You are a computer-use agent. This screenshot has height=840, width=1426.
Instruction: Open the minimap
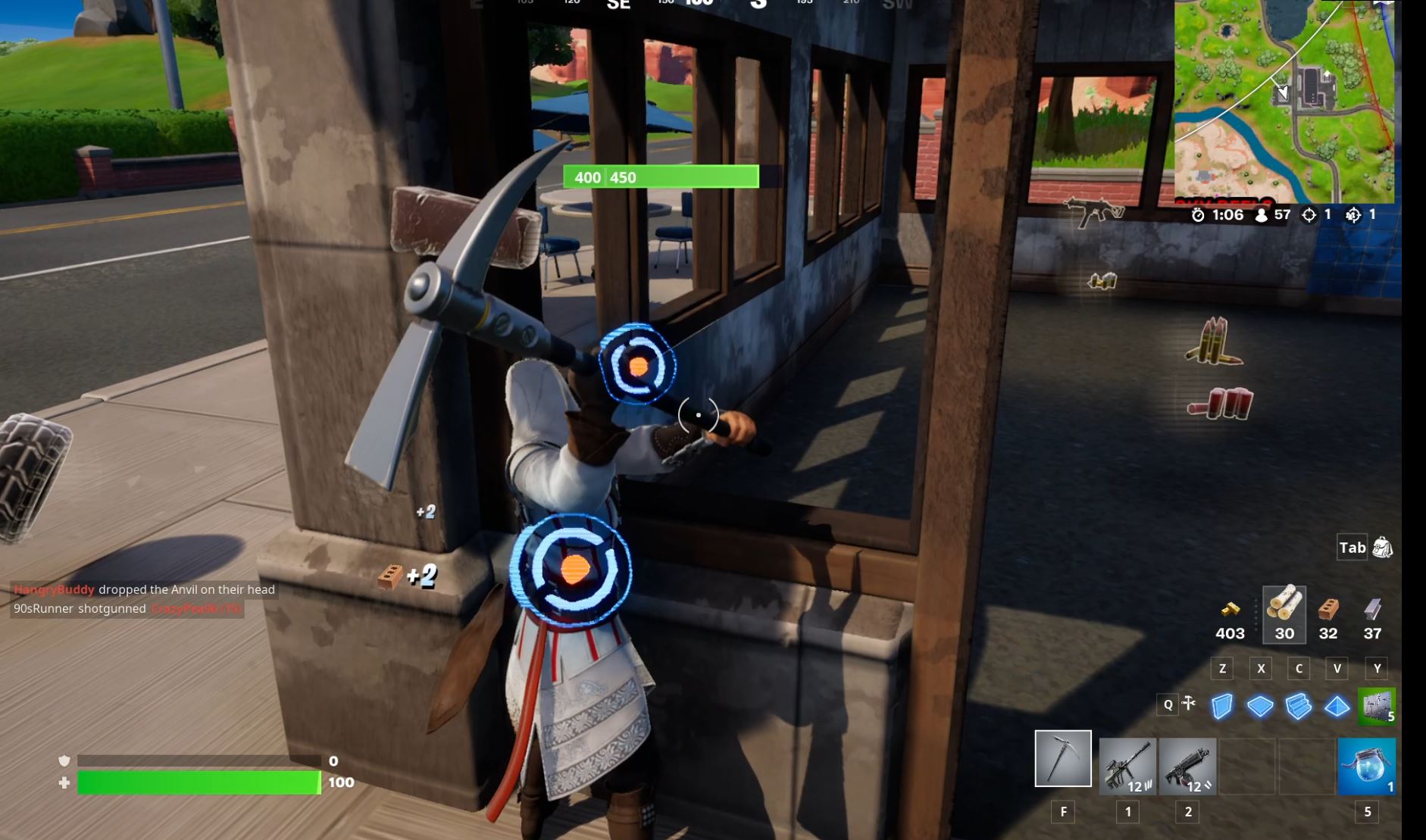click(1284, 101)
